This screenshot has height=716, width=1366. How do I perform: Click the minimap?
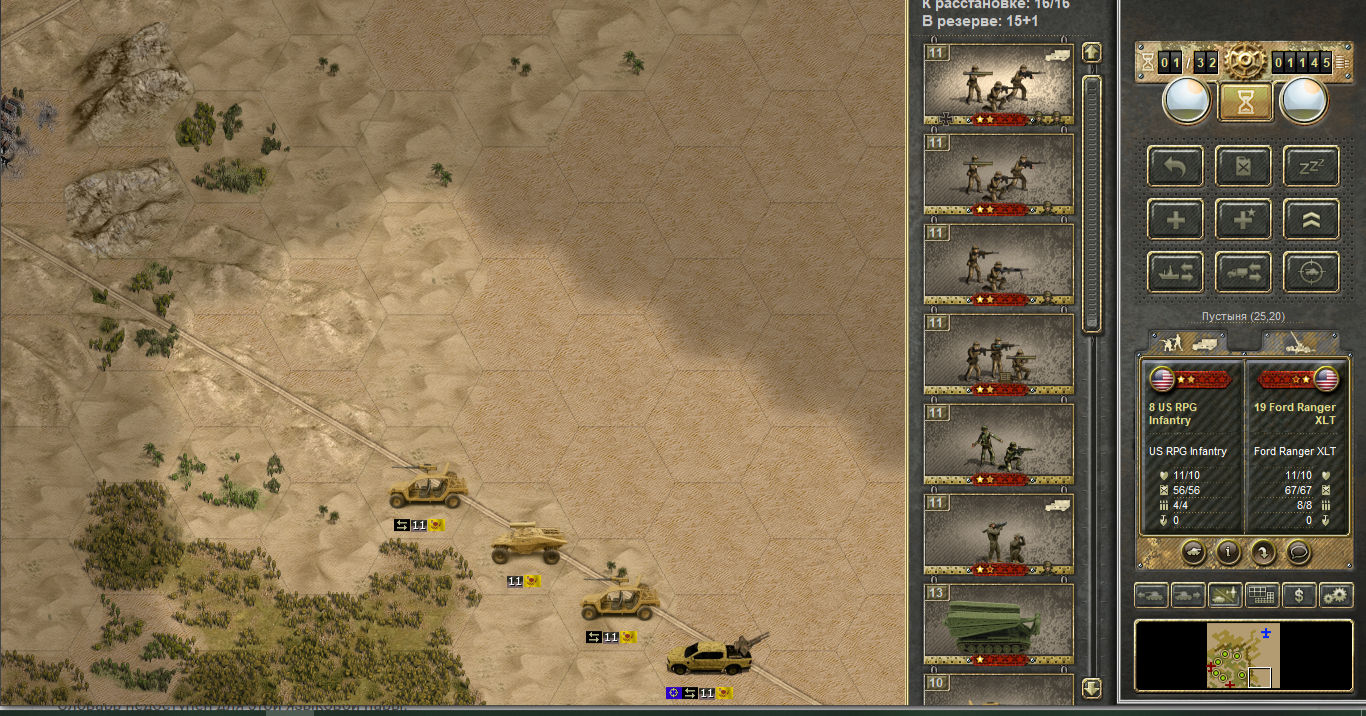[1243, 656]
